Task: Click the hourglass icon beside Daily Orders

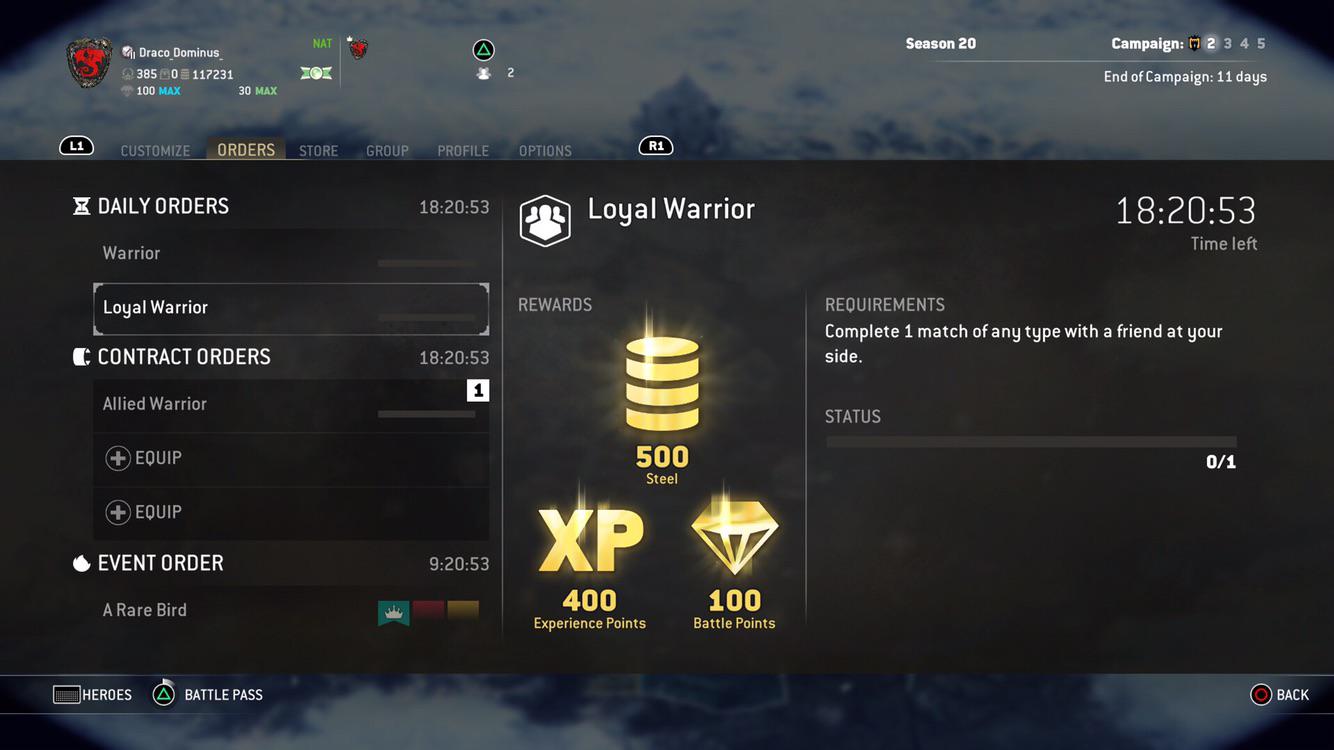Action: [80, 205]
